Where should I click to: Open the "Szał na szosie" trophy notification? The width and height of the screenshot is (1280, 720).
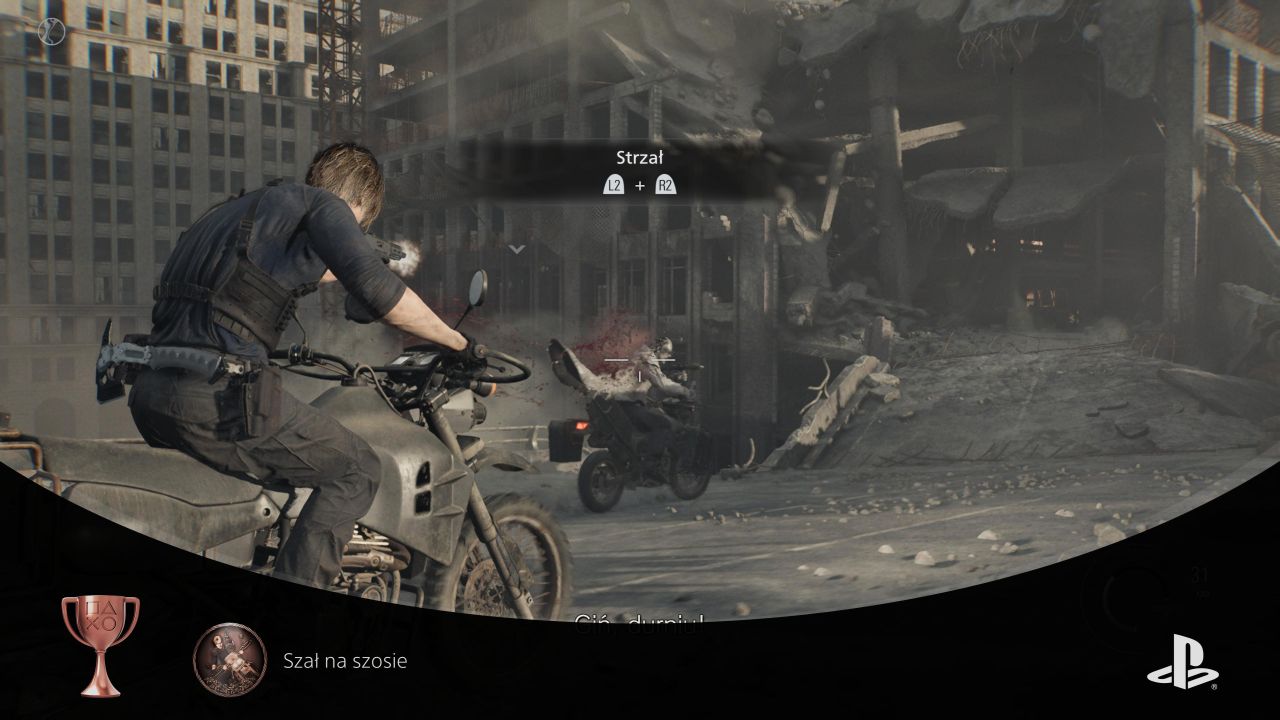(345, 660)
